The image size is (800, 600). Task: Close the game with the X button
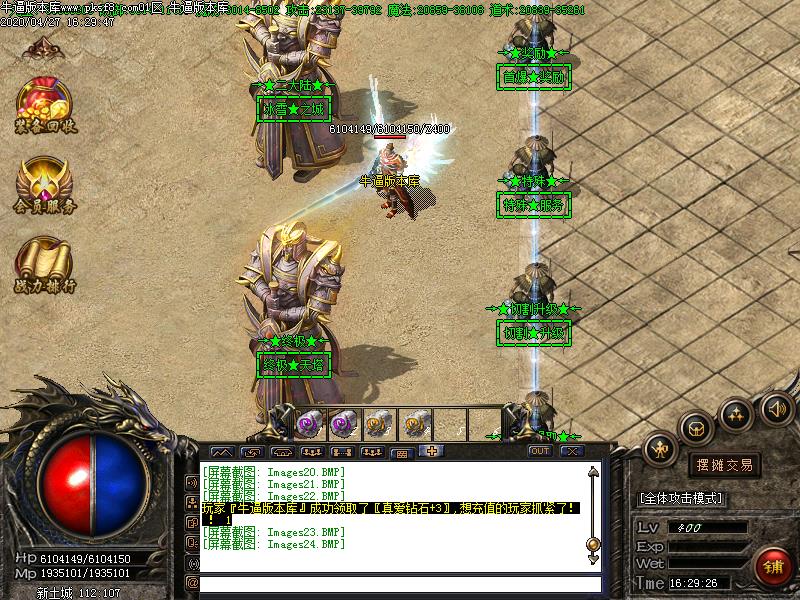(x=572, y=452)
